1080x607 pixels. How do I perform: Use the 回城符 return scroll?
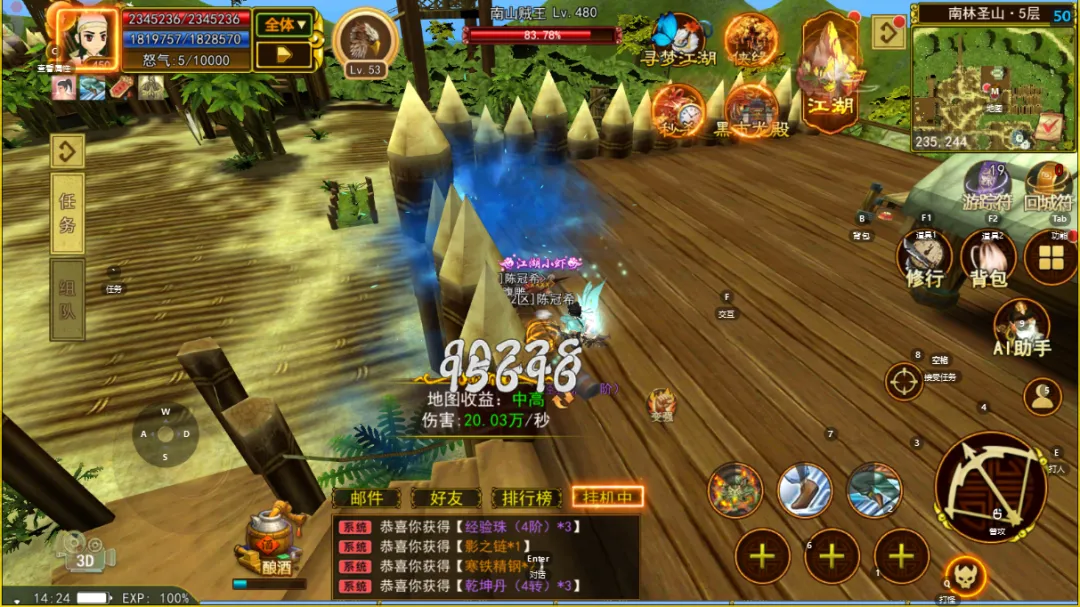coord(1047,185)
